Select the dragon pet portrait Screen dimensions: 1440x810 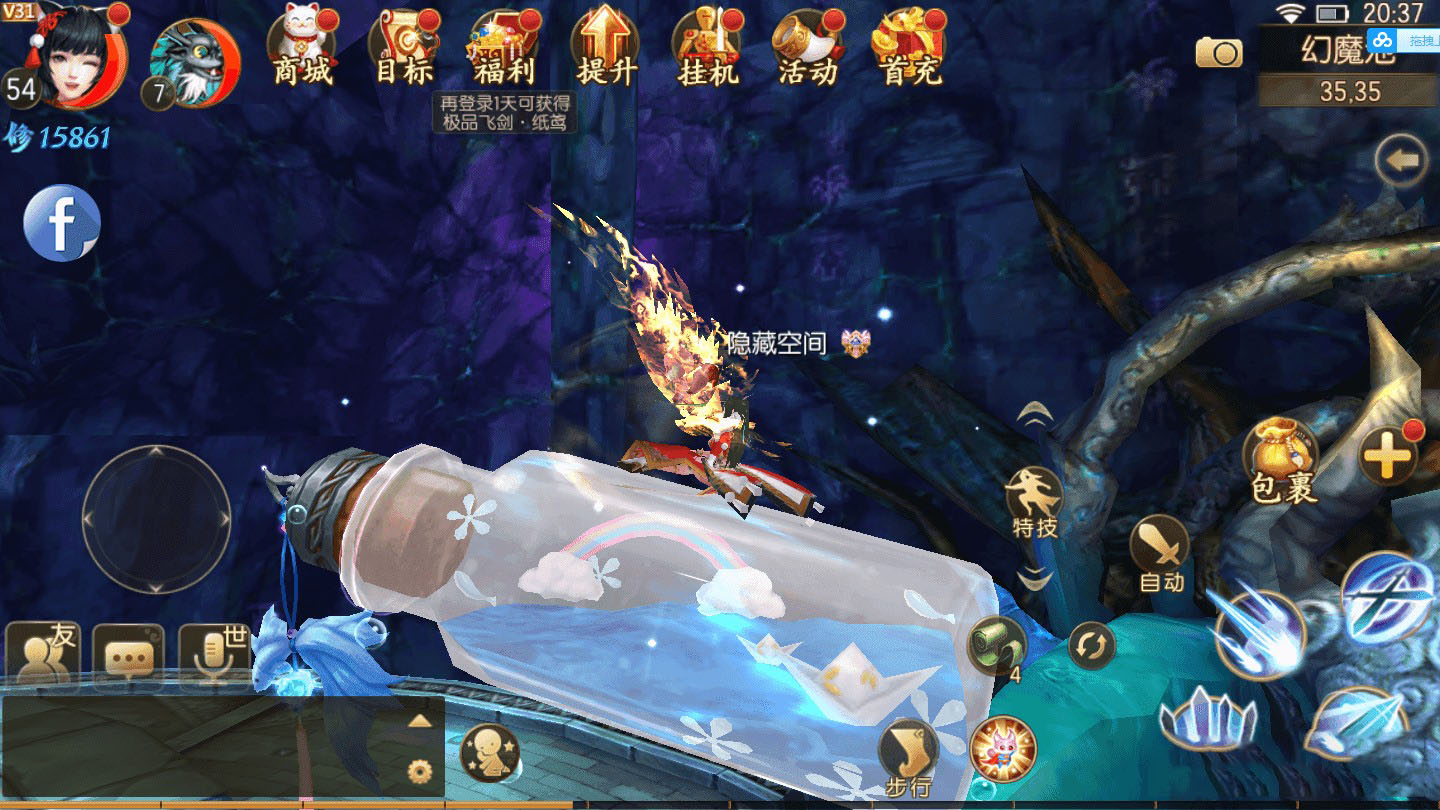tap(193, 62)
